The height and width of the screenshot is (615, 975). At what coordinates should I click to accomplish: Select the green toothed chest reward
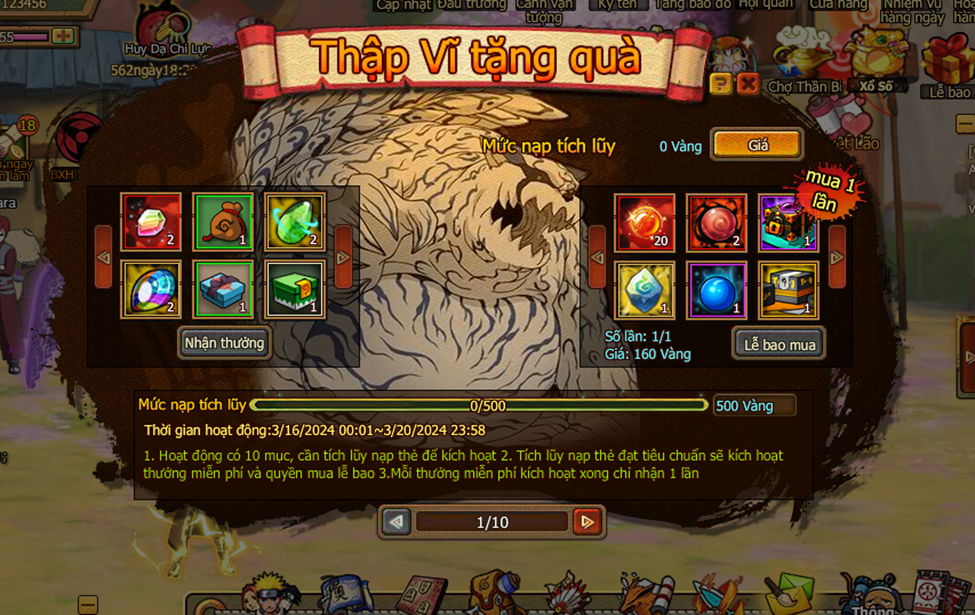[294, 289]
